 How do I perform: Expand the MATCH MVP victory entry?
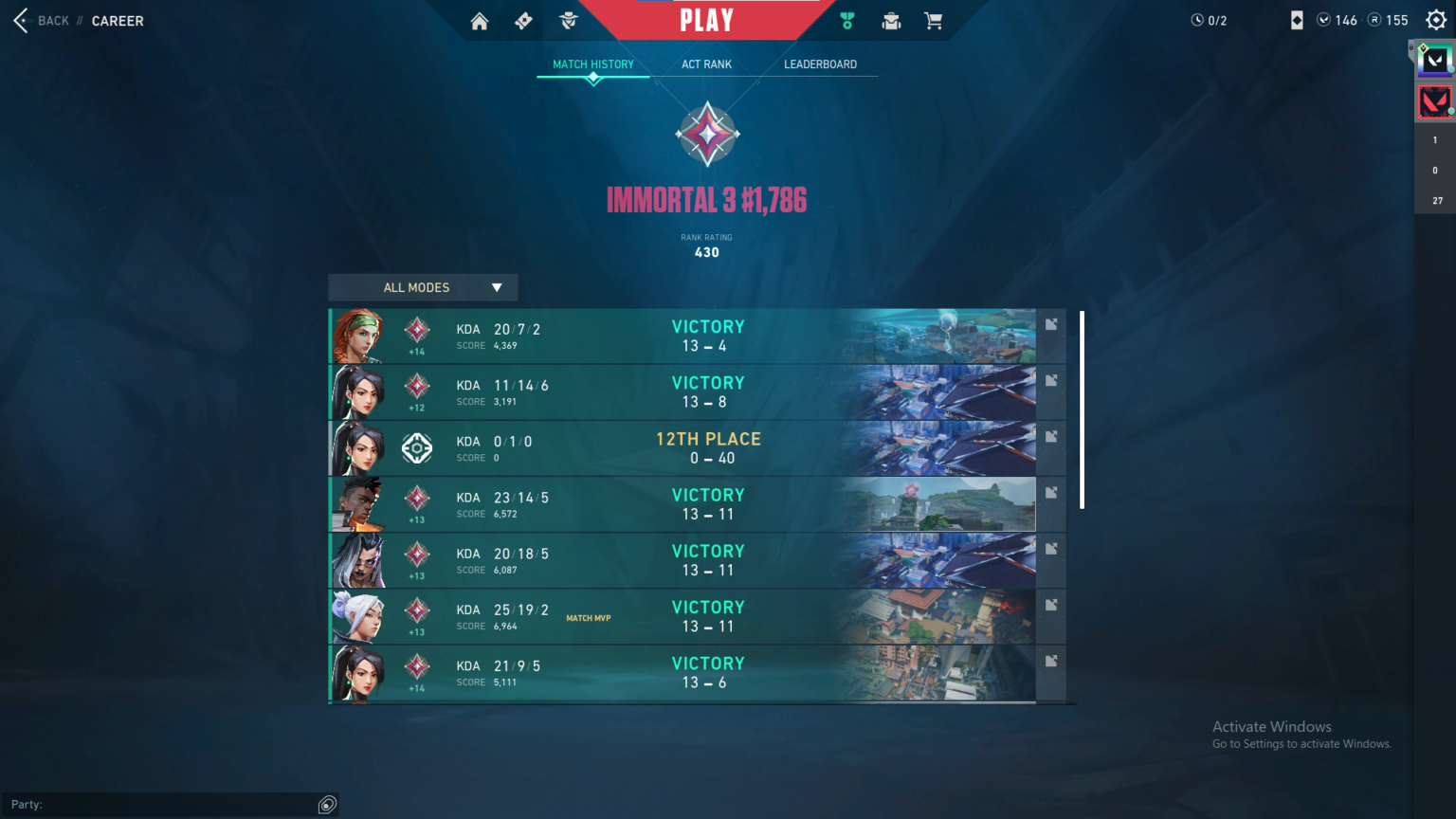(1051, 604)
